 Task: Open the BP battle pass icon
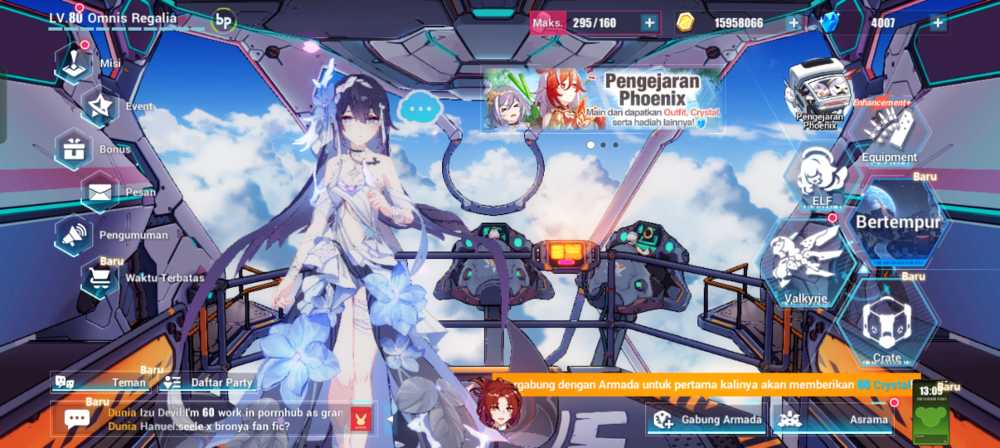tap(224, 19)
